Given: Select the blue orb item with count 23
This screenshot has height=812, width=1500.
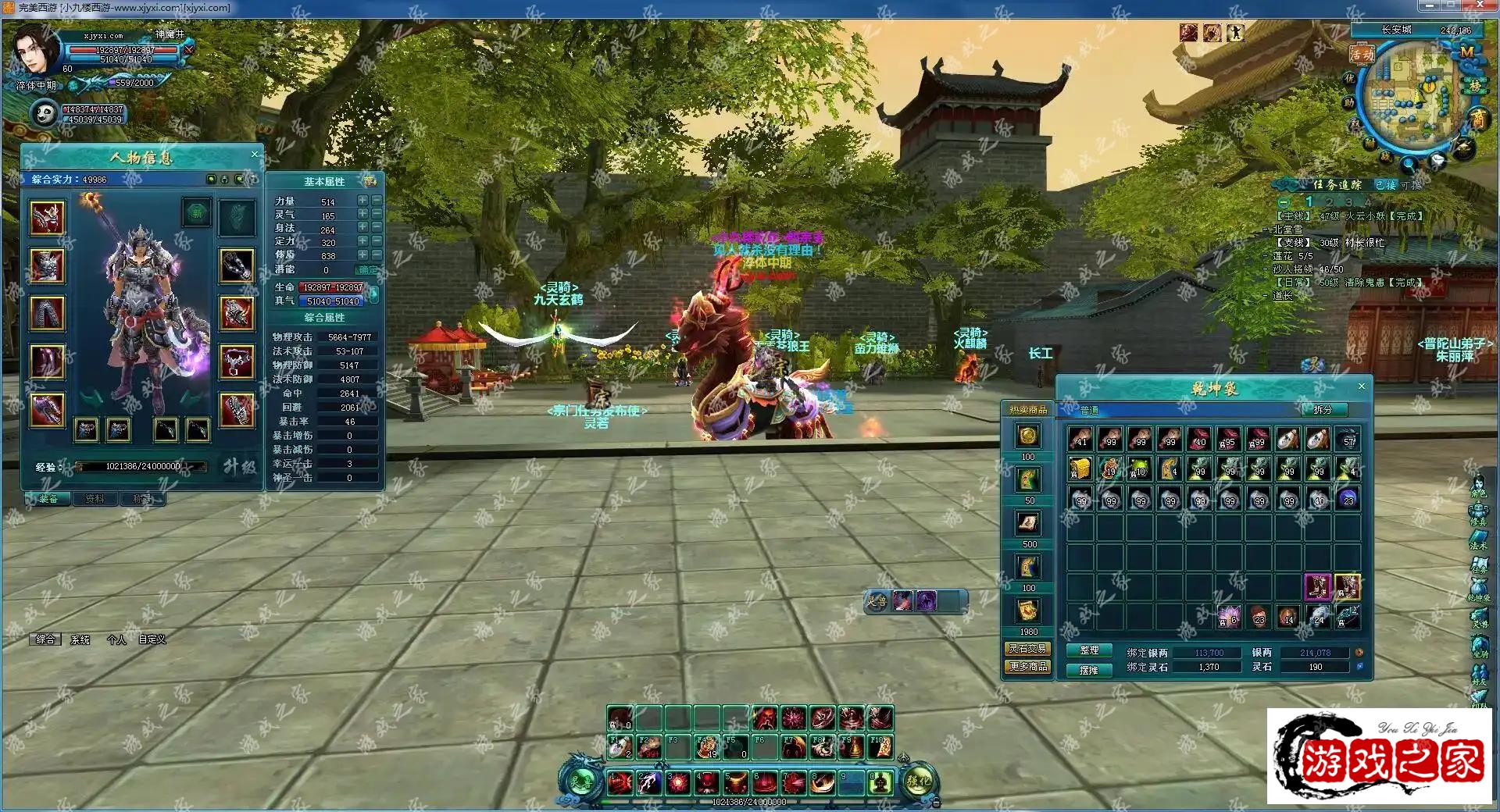Looking at the screenshot, I should point(1348,498).
